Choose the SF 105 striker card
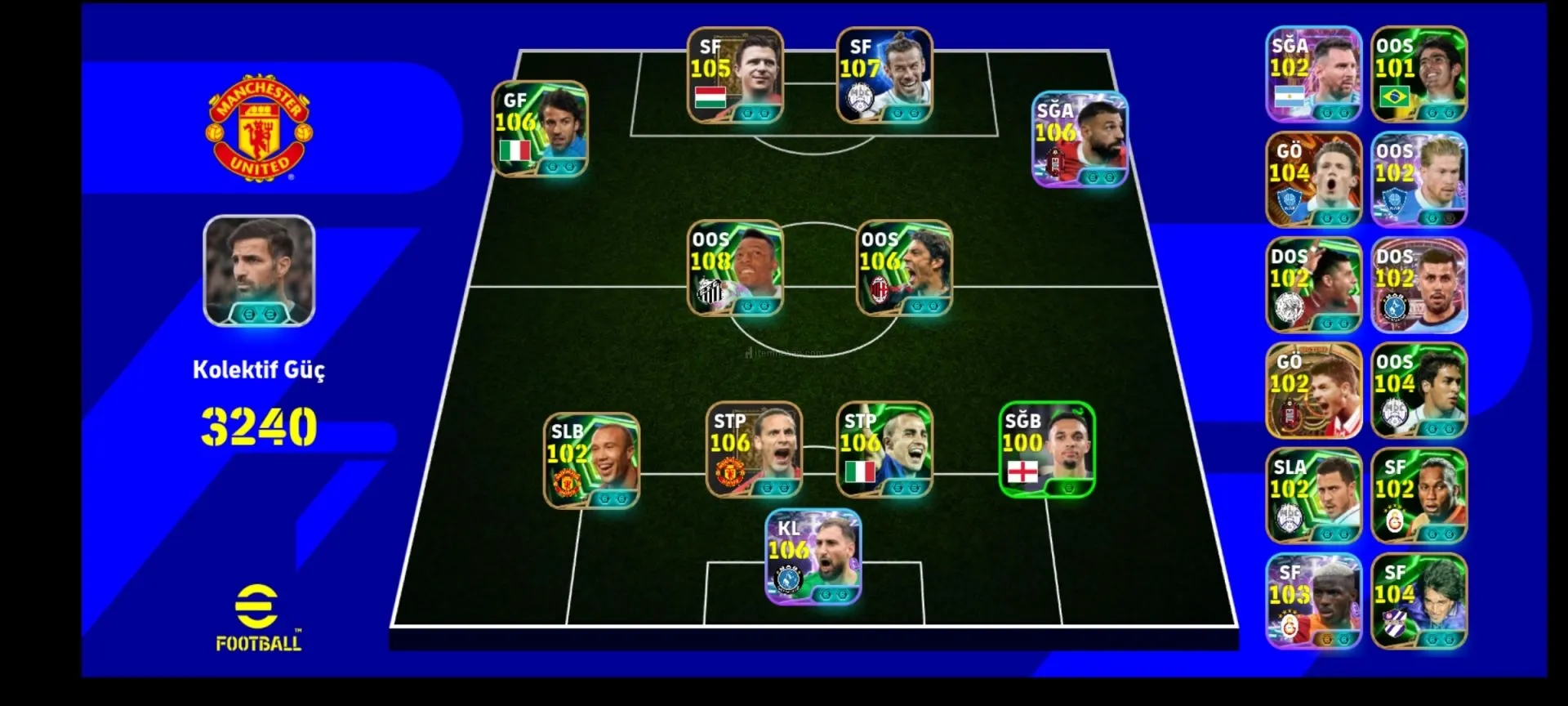The width and height of the screenshot is (1568, 706). pyautogui.click(x=735, y=76)
